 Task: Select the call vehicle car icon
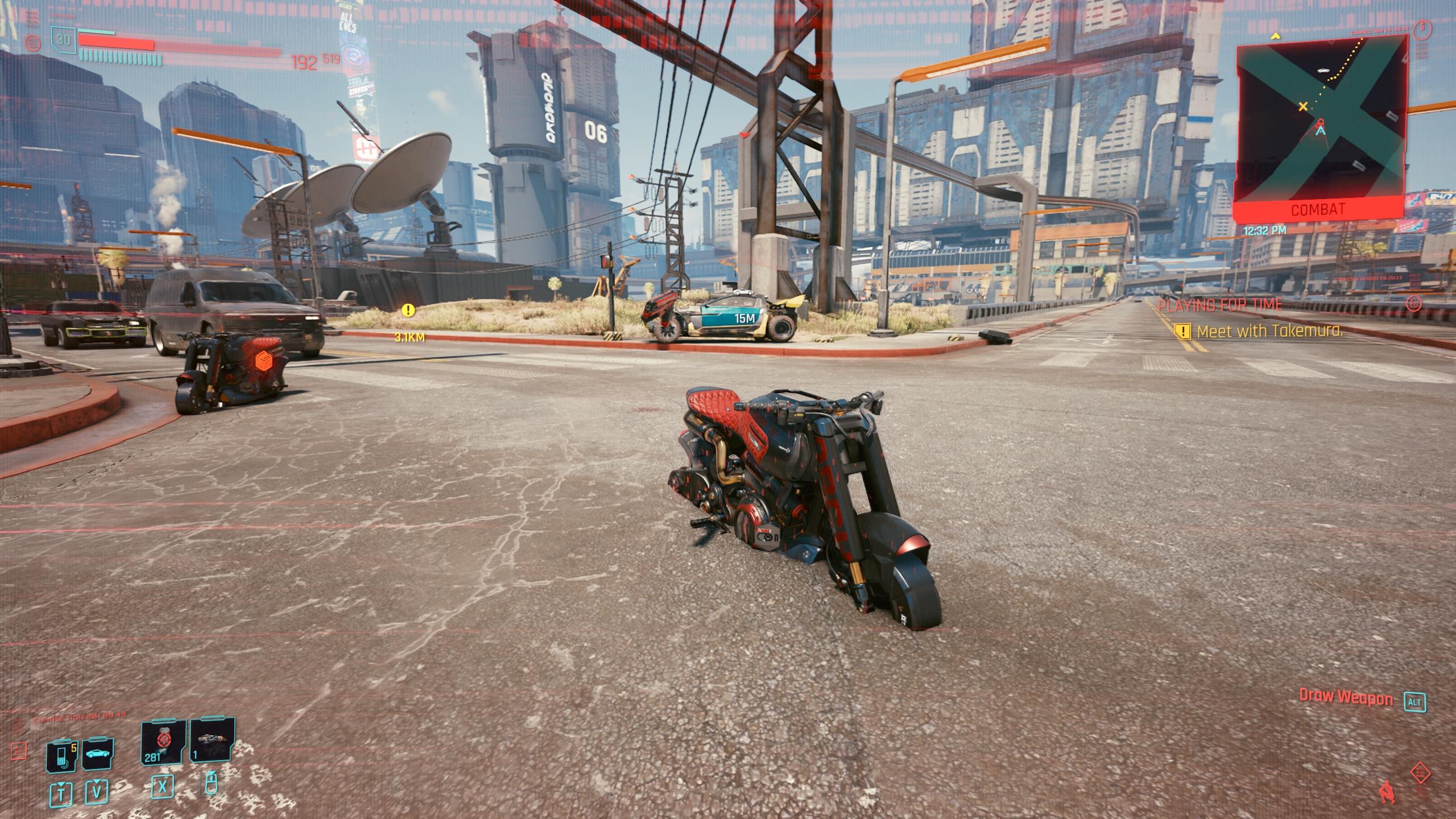(98, 754)
